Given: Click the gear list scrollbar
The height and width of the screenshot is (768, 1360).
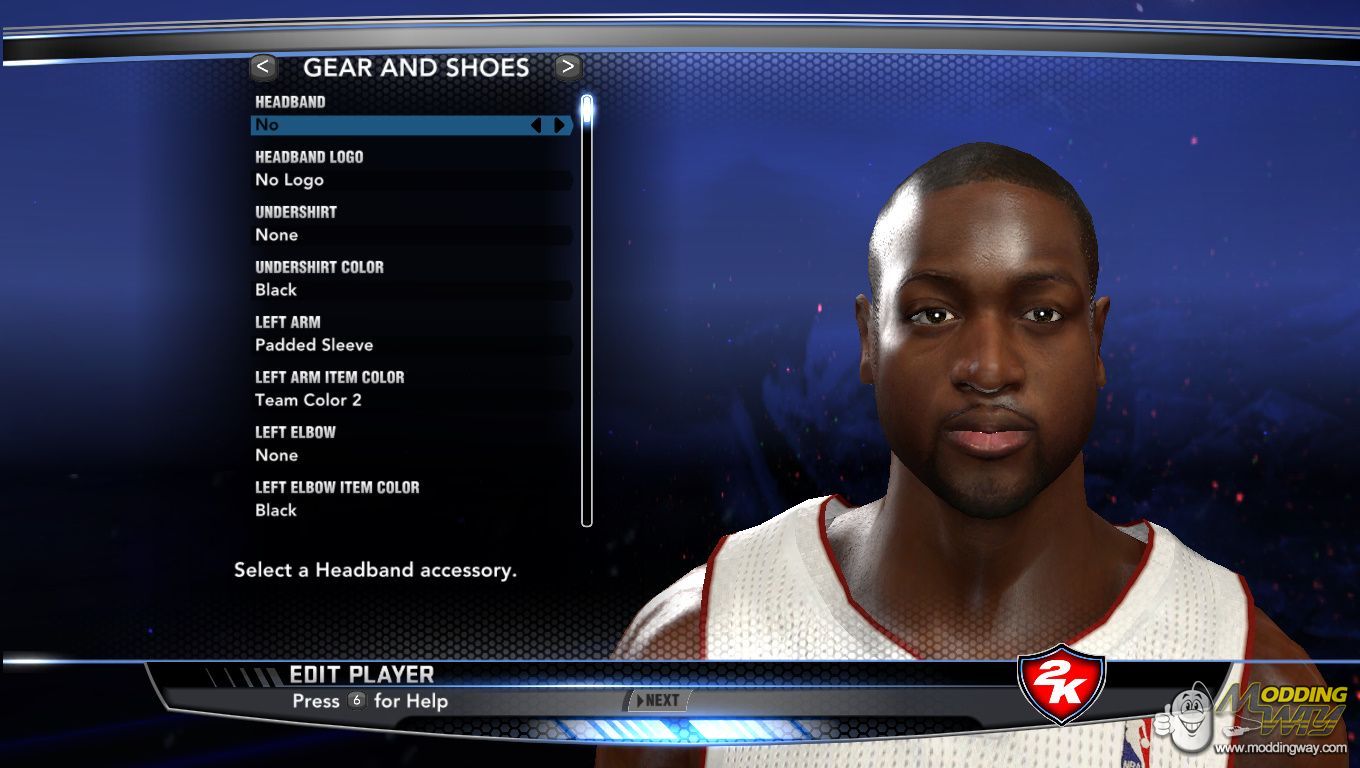Looking at the screenshot, I should pyautogui.click(x=587, y=310).
